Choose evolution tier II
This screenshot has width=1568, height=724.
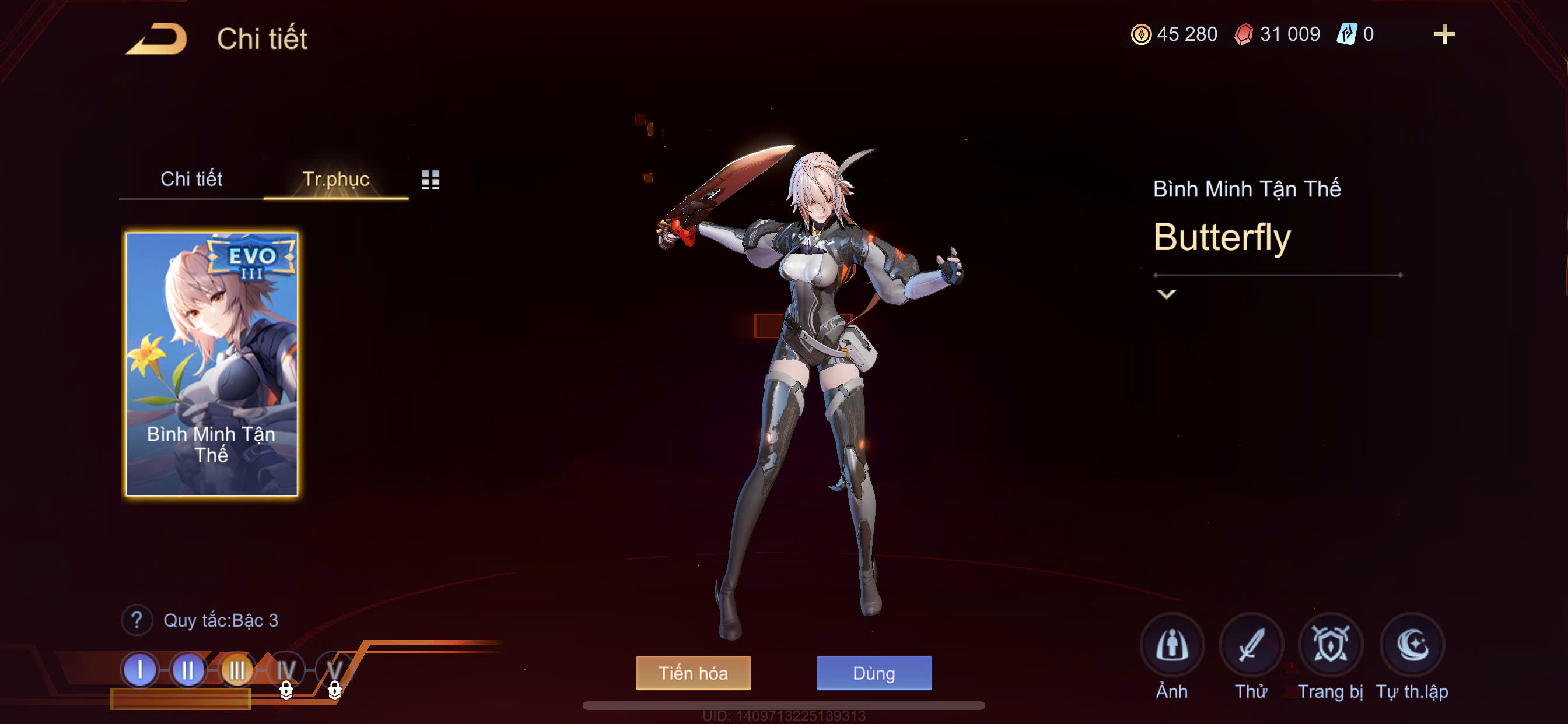click(188, 670)
